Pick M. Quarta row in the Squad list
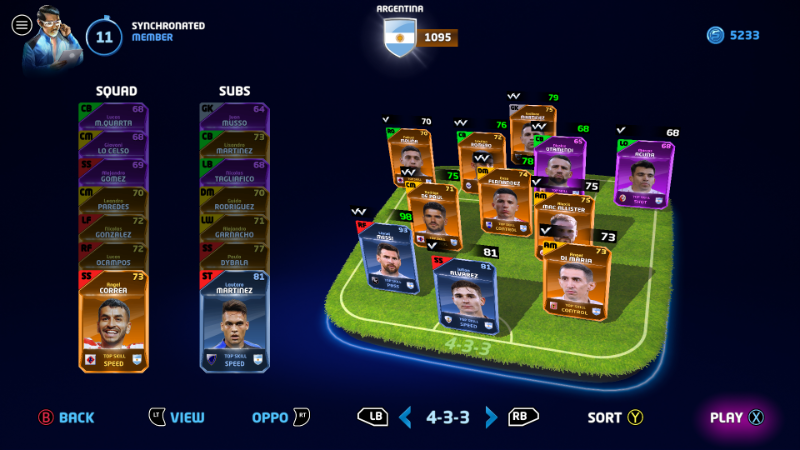Viewport: 800px width, 450px height. click(113, 113)
